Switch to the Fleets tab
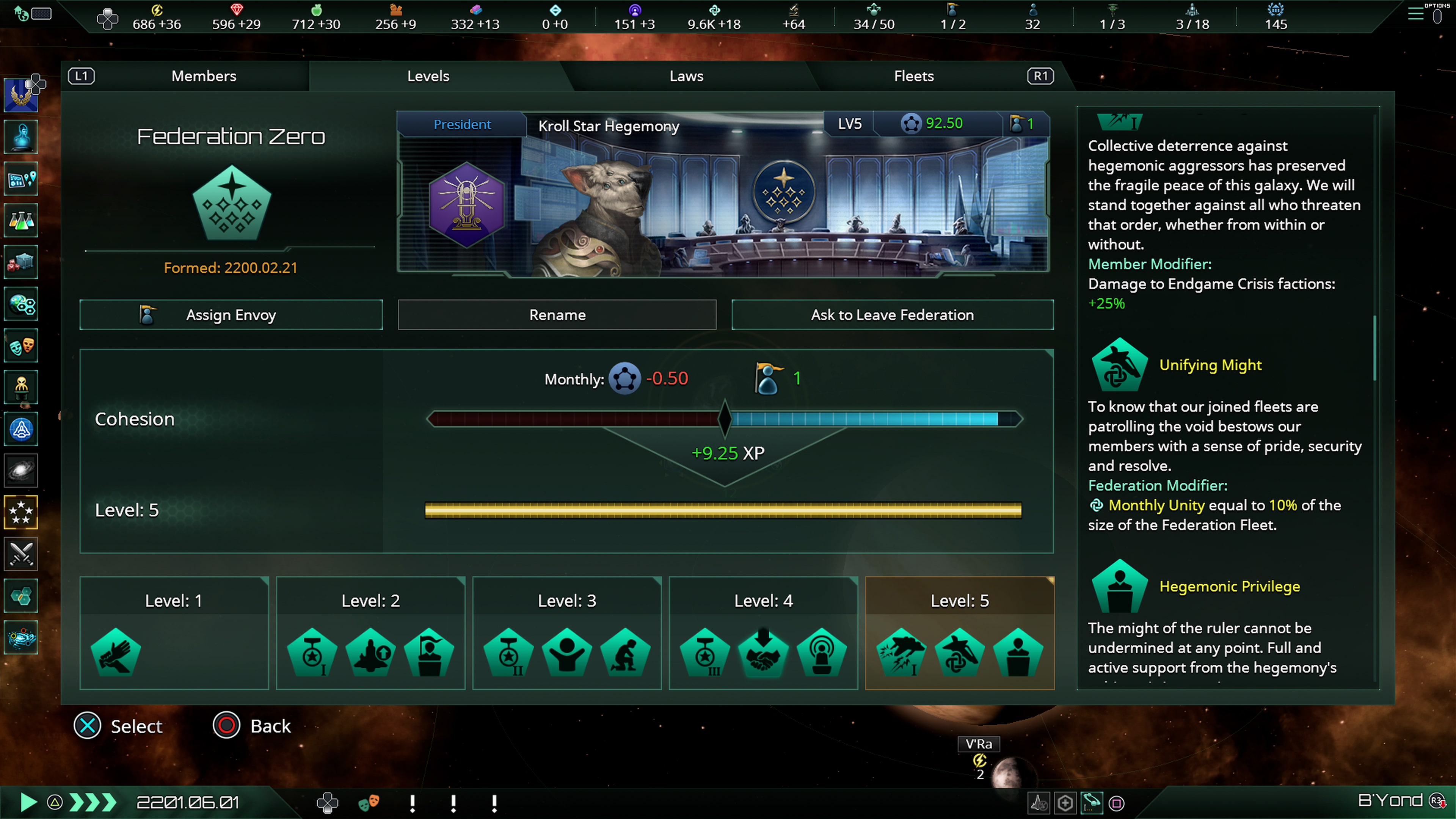 913,76
